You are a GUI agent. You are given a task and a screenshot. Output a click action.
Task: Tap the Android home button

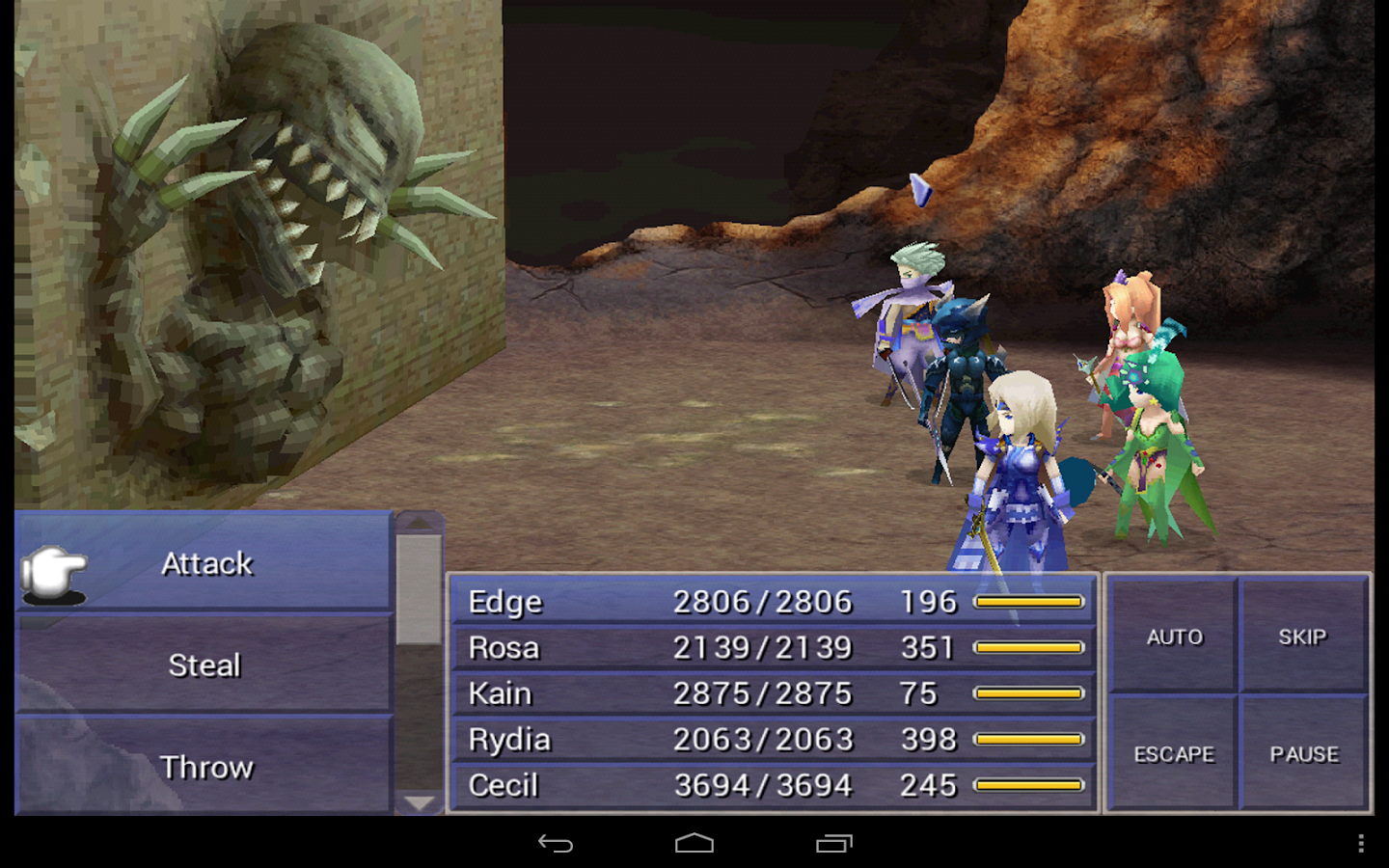694,842
